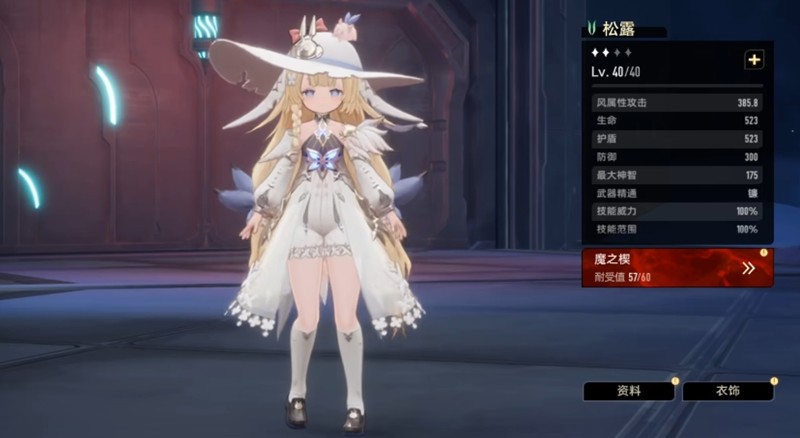Open the 衣饰 outfit button
800x438 pixels.
click(x=727, y=391)
